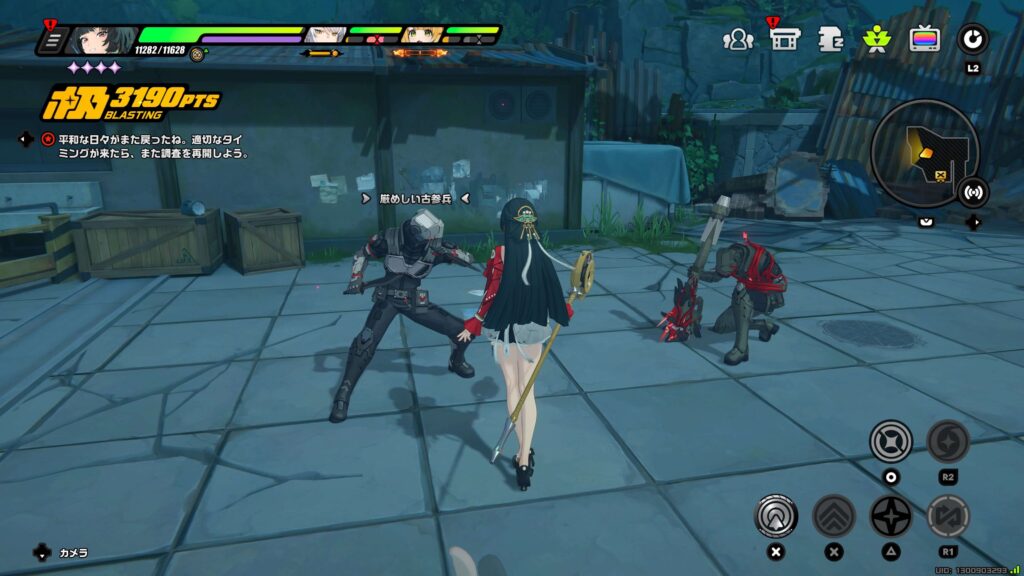Open the green winged emblem icon

(877, 39)
